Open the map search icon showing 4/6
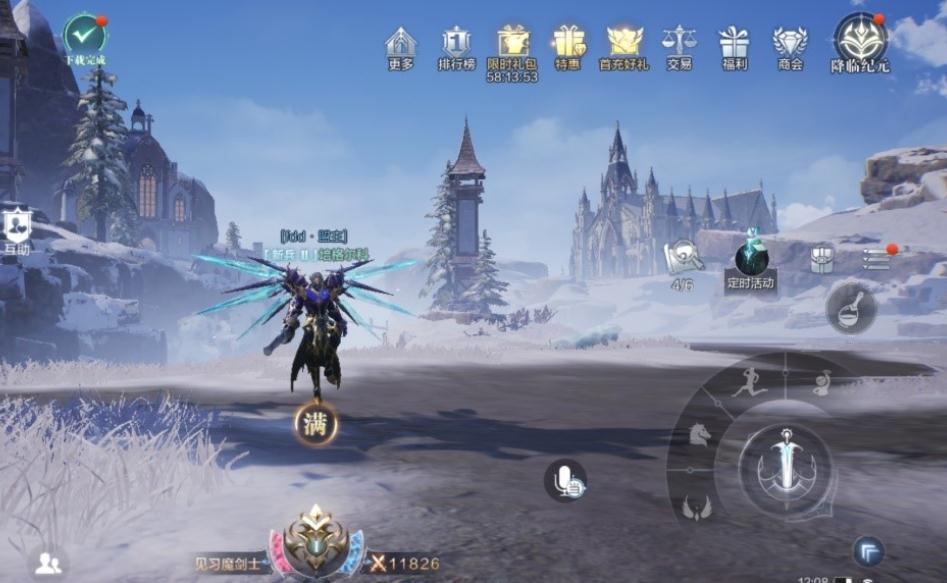 pos(683,257)
